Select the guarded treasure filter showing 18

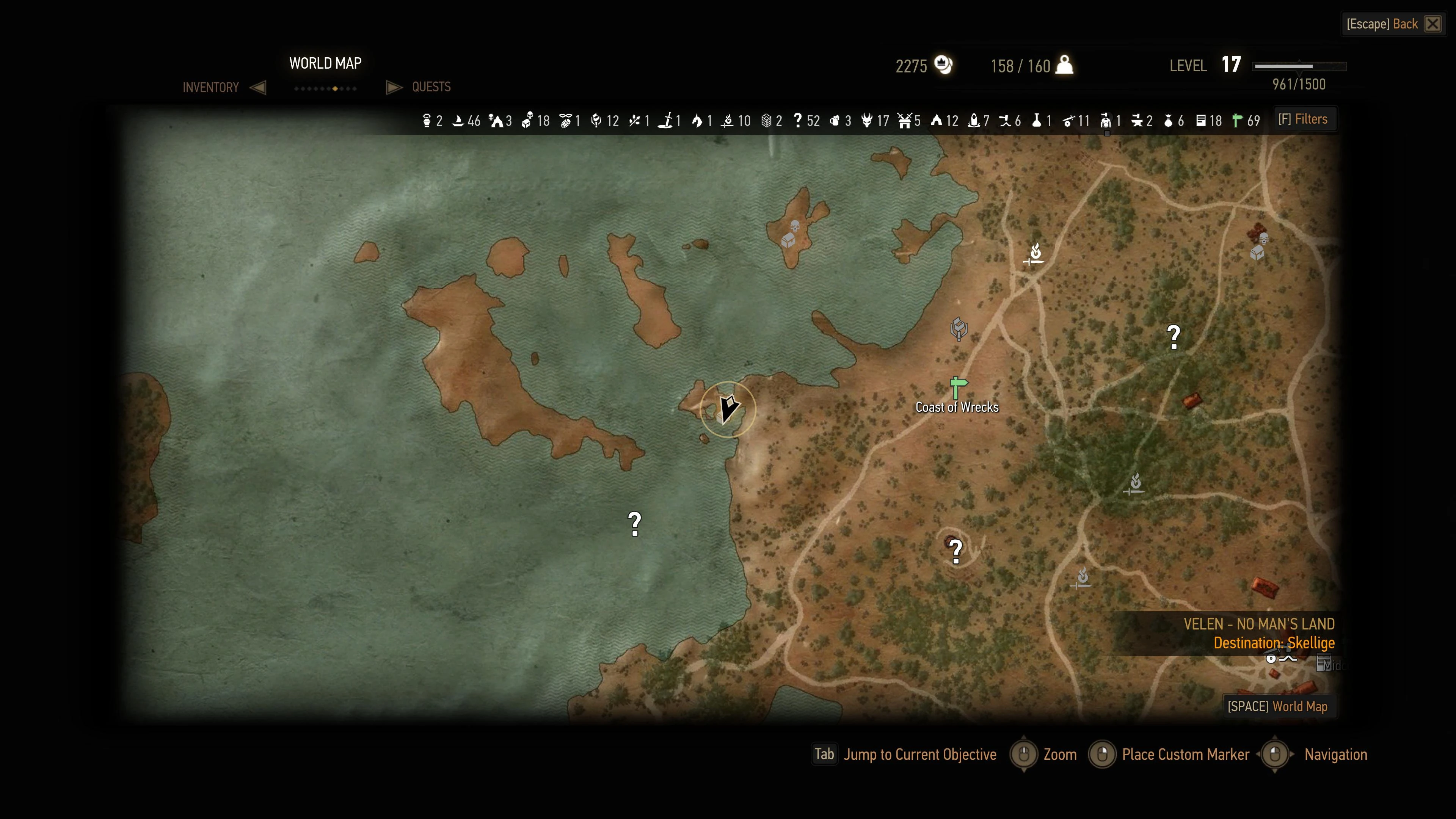pos(527,121)
